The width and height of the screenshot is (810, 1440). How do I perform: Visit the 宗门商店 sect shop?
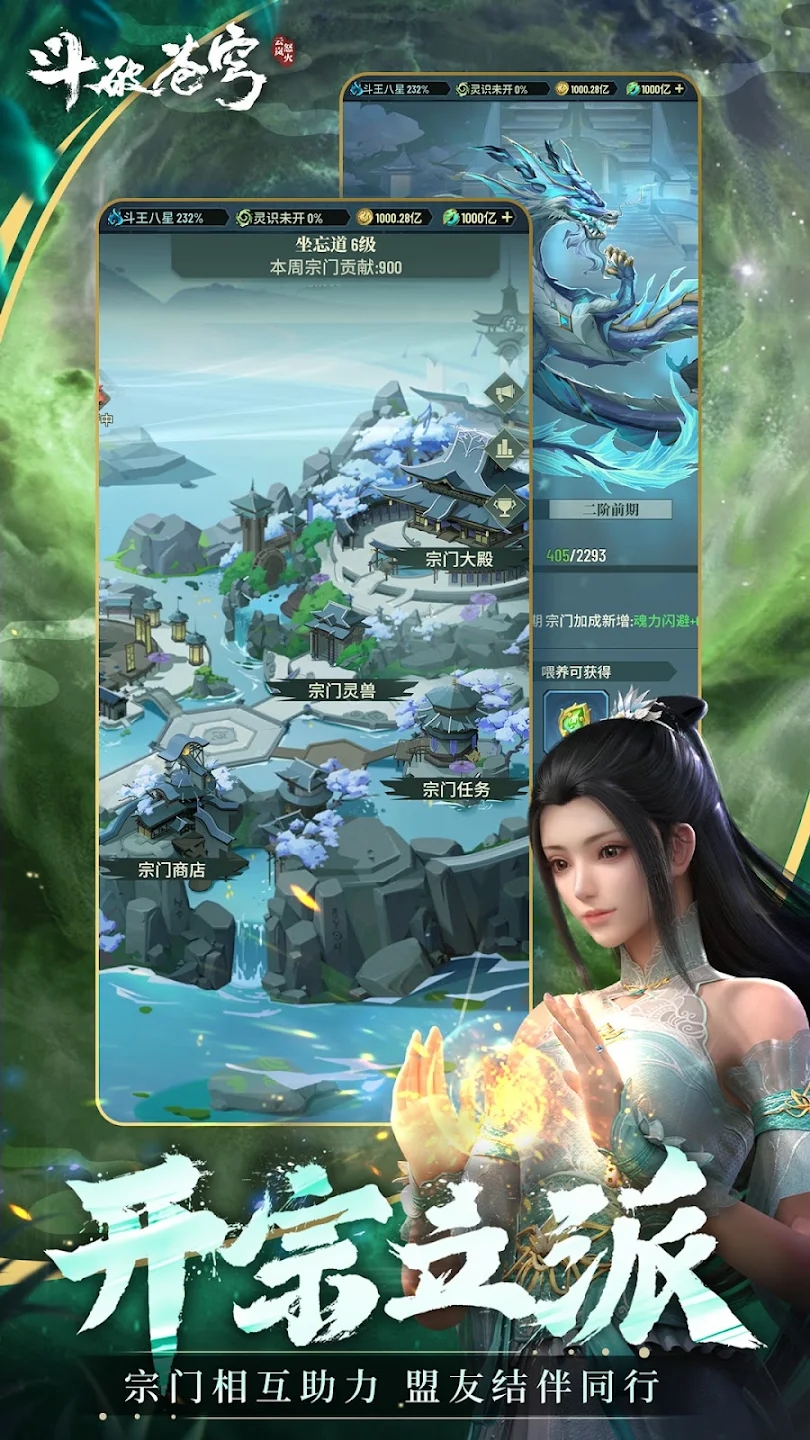coord(171,868)
